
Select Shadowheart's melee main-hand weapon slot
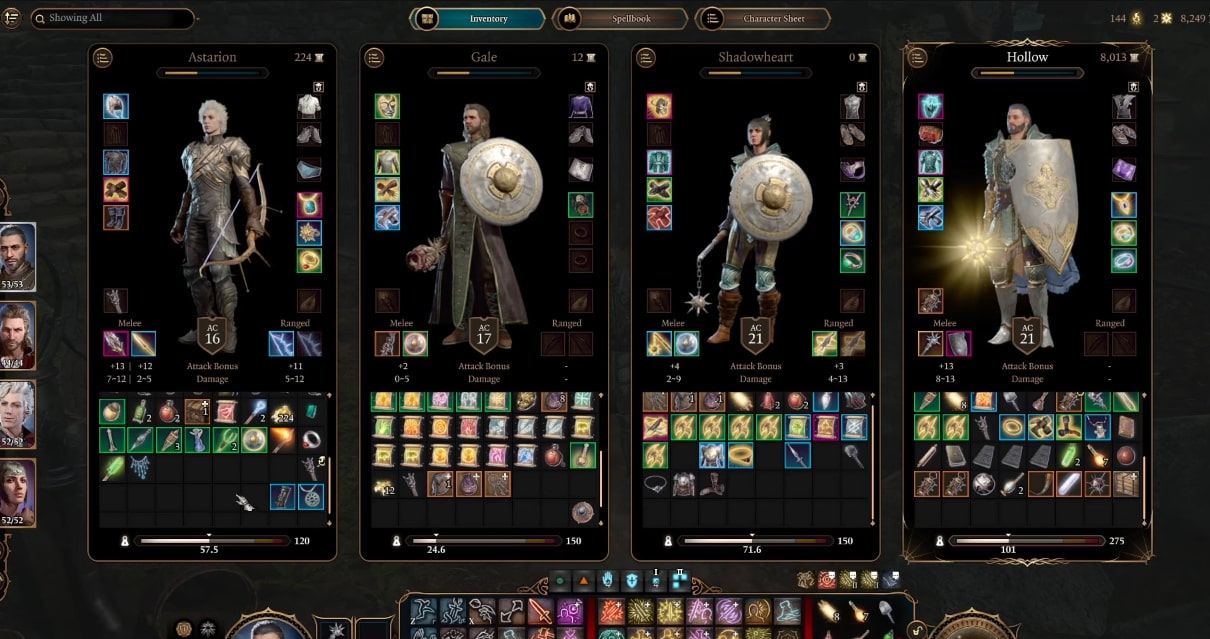[x=659, y=344]
